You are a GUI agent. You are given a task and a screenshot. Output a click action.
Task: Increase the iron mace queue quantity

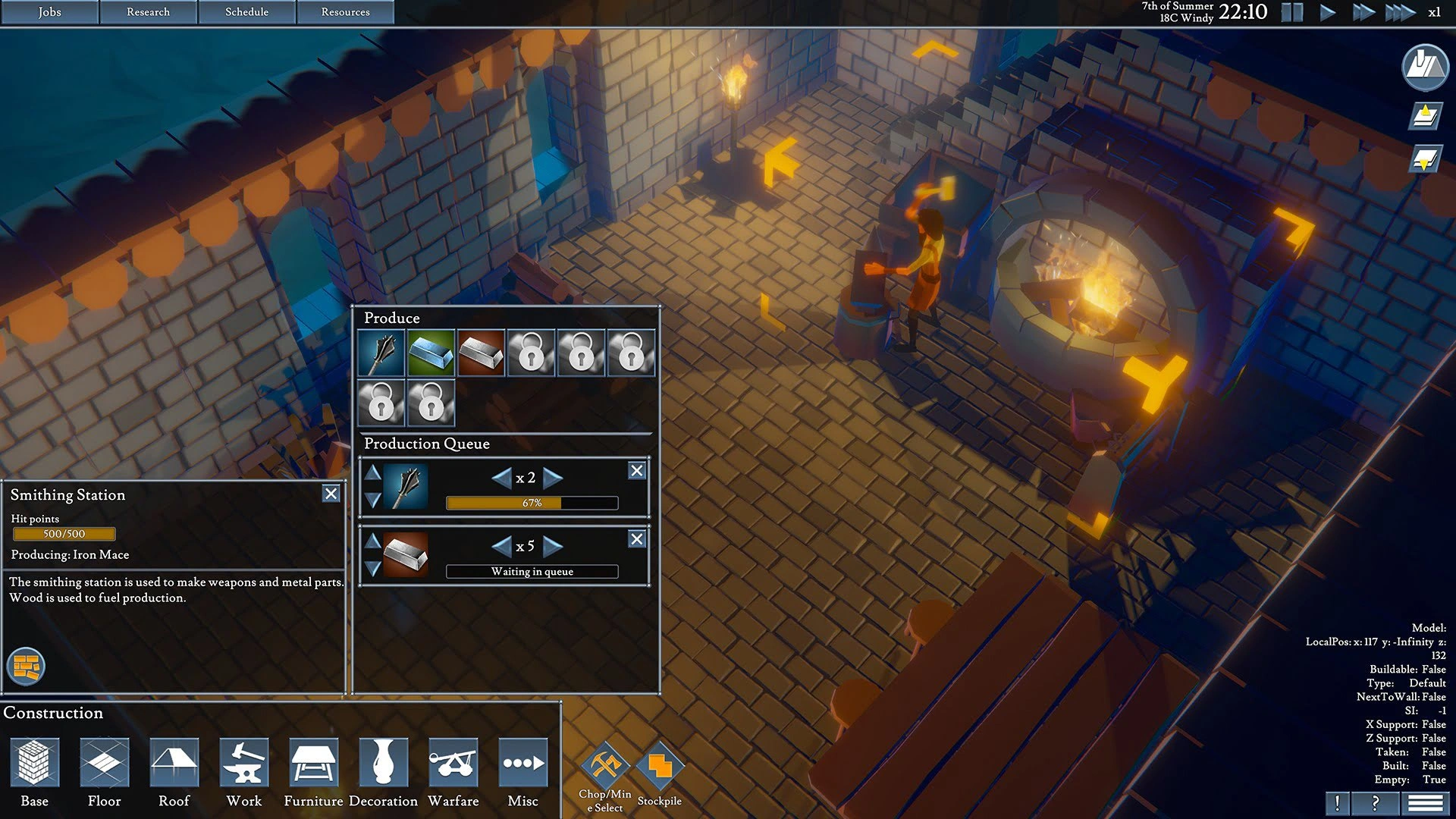coord(554,478)
